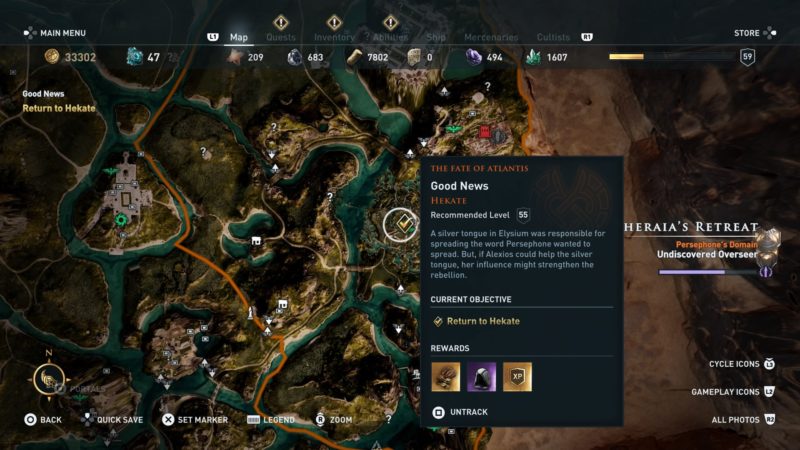Select the hood gear reward icon
This screenshot has height=450, width=800.
pyautogui.click(x=481, y=376)
